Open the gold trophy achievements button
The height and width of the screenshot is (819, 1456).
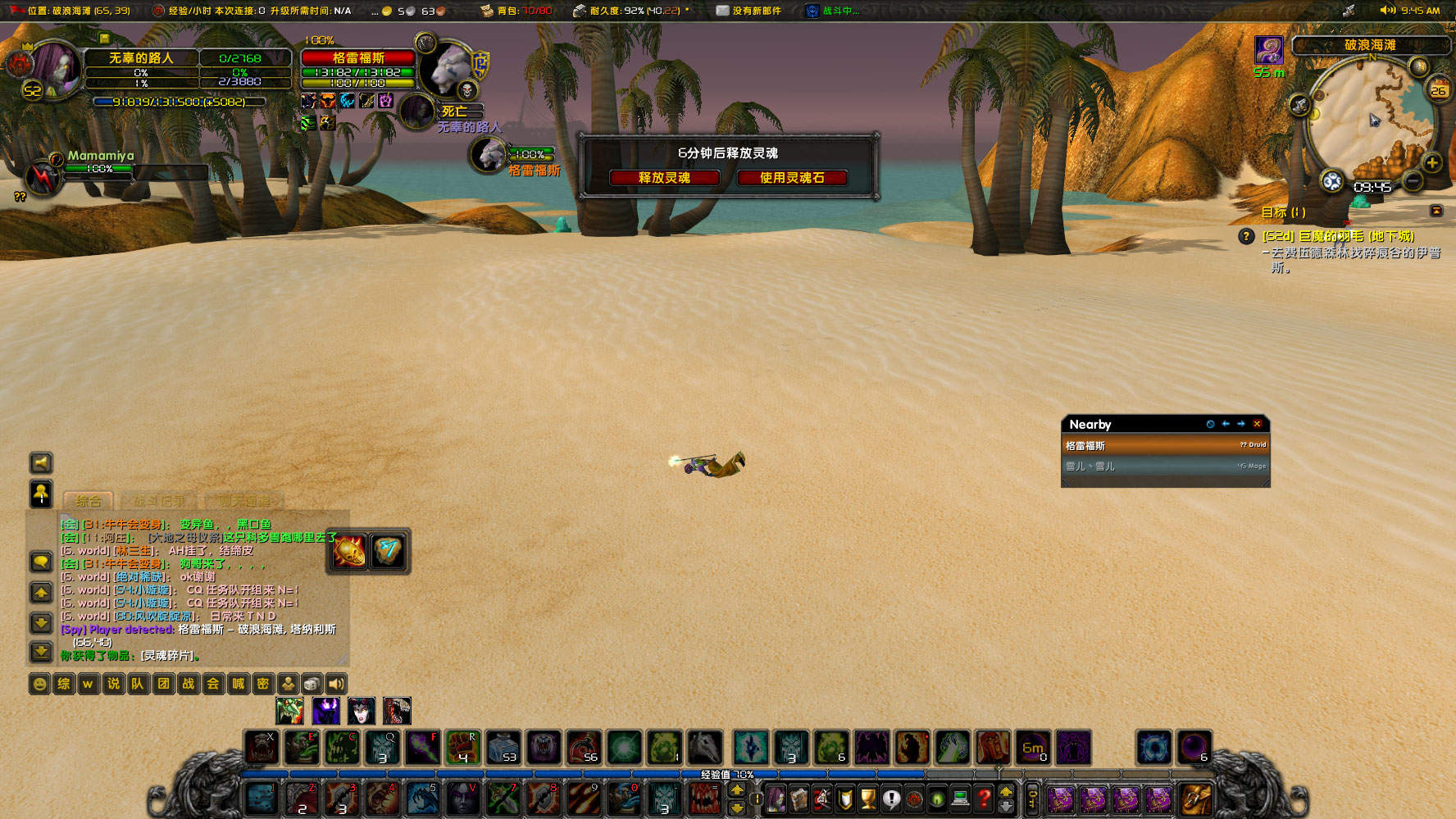868,798
